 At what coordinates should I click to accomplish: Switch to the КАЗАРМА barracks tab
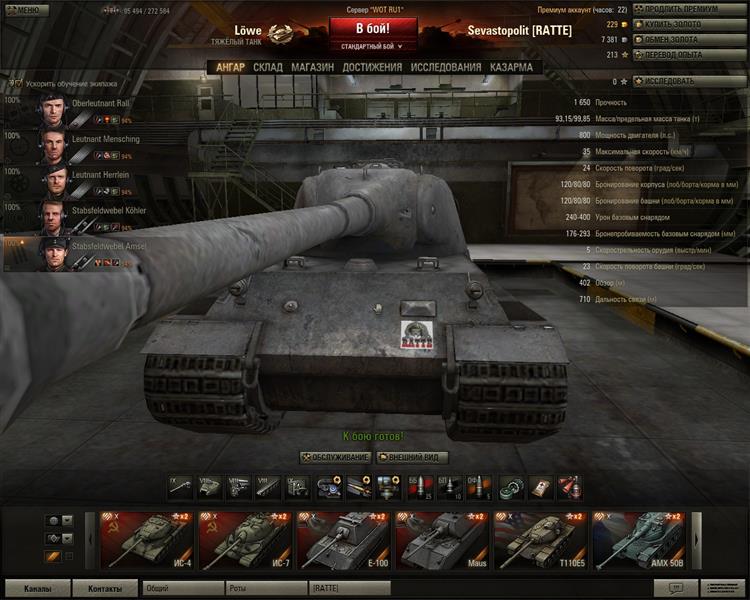(511, 67)
